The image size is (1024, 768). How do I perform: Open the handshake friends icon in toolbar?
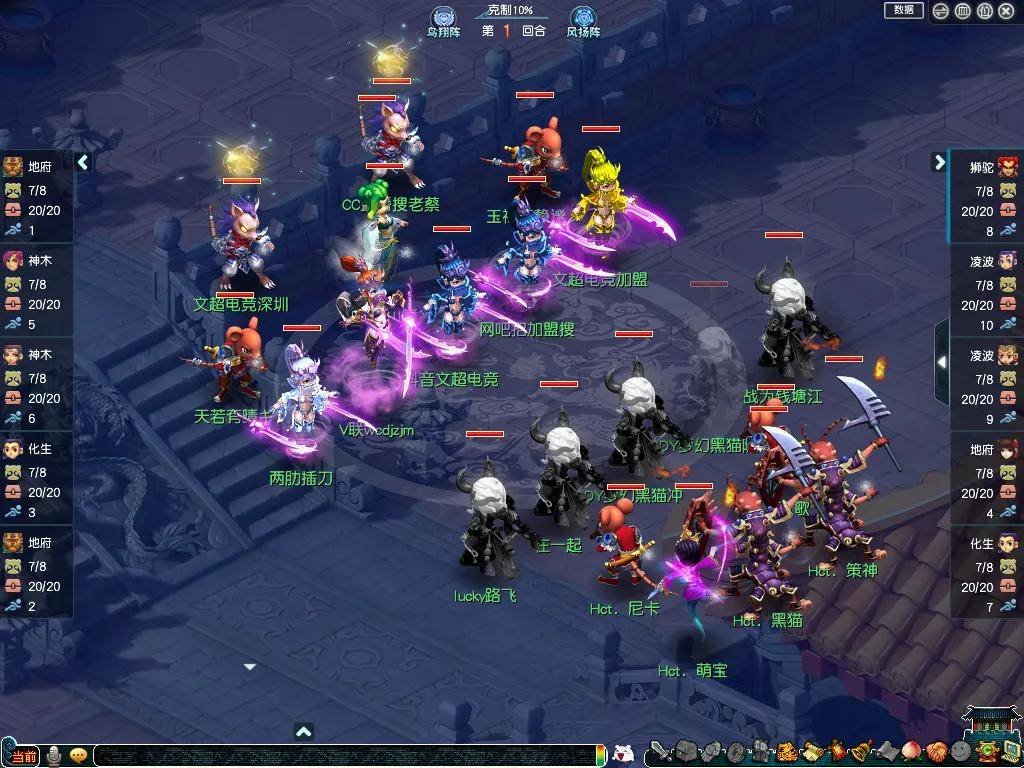[935, 752]
